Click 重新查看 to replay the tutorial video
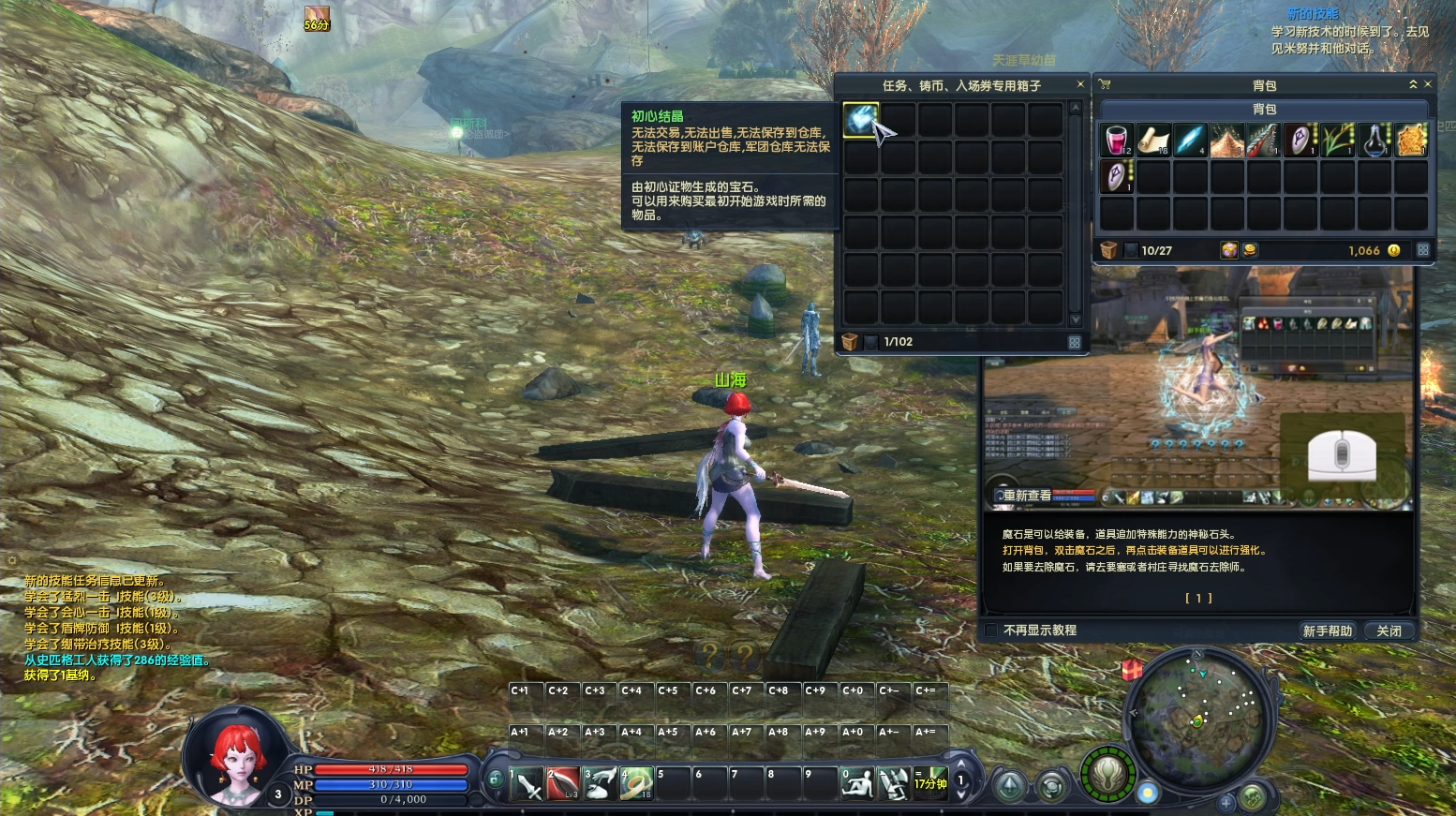The width and height of the screenshot is (1456, 816). (x=1026, y=495)
